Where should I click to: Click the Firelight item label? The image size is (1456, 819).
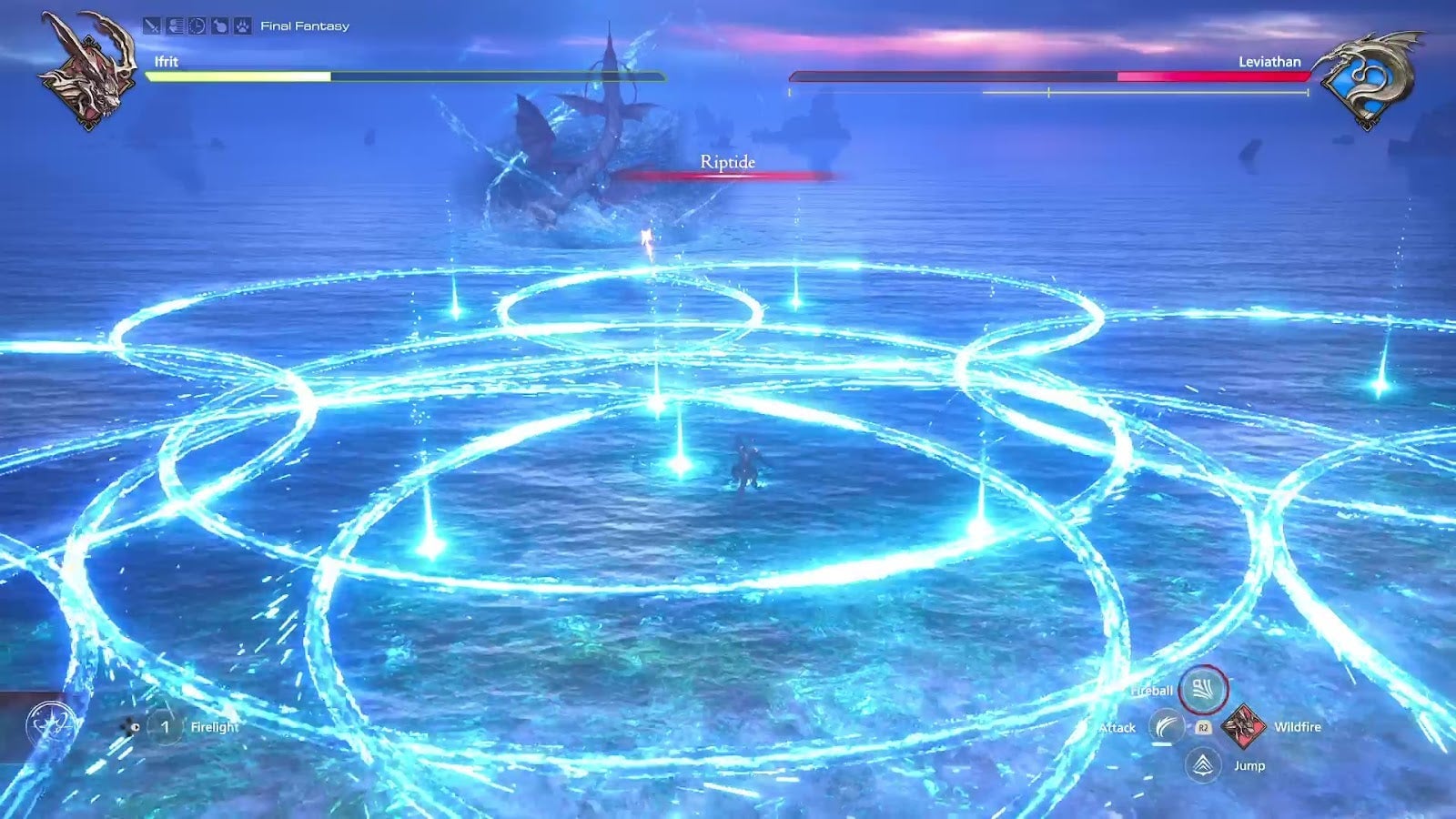(x=215, y=728)
